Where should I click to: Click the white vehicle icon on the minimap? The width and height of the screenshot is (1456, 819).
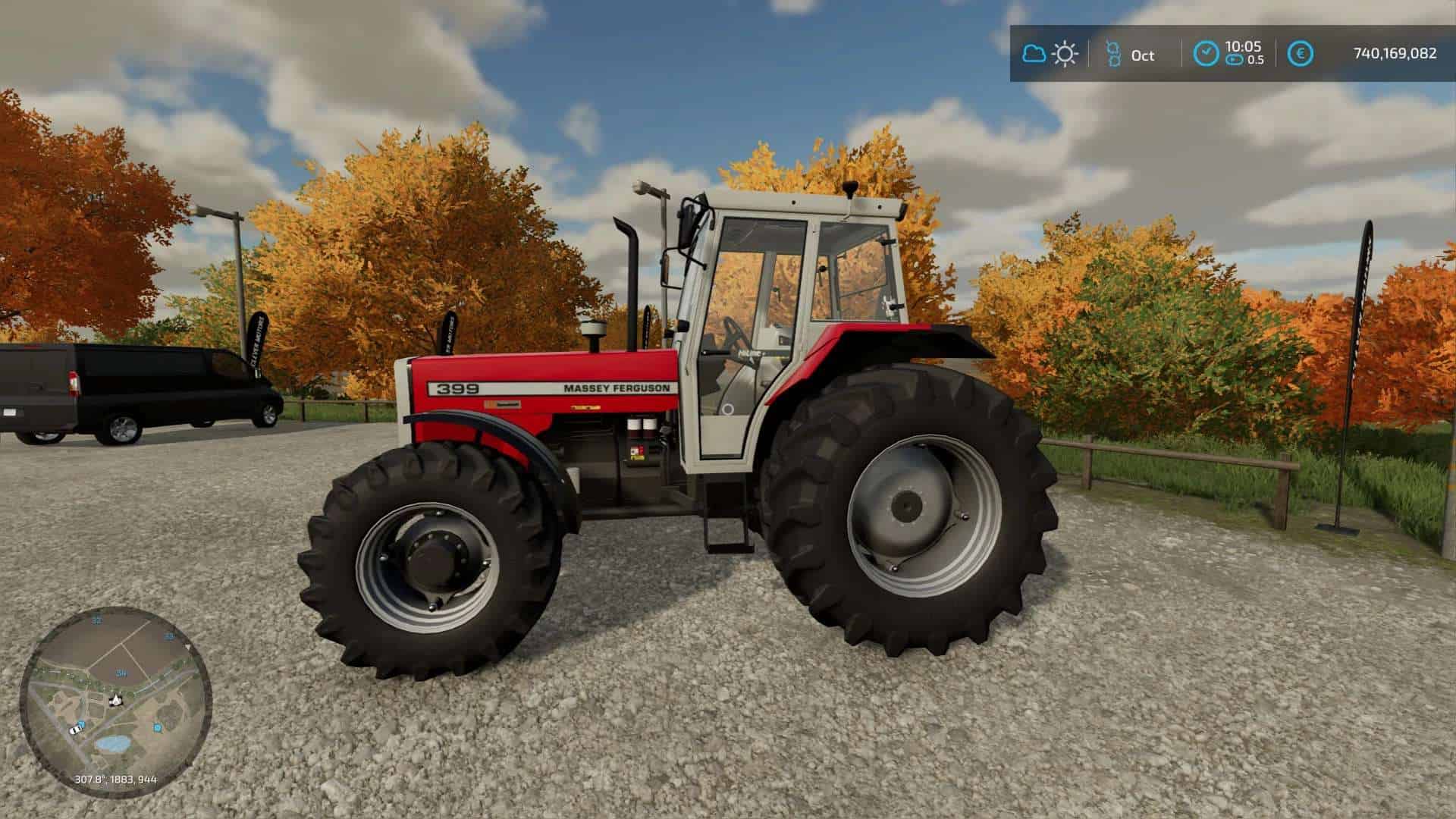tap(76, 730)
